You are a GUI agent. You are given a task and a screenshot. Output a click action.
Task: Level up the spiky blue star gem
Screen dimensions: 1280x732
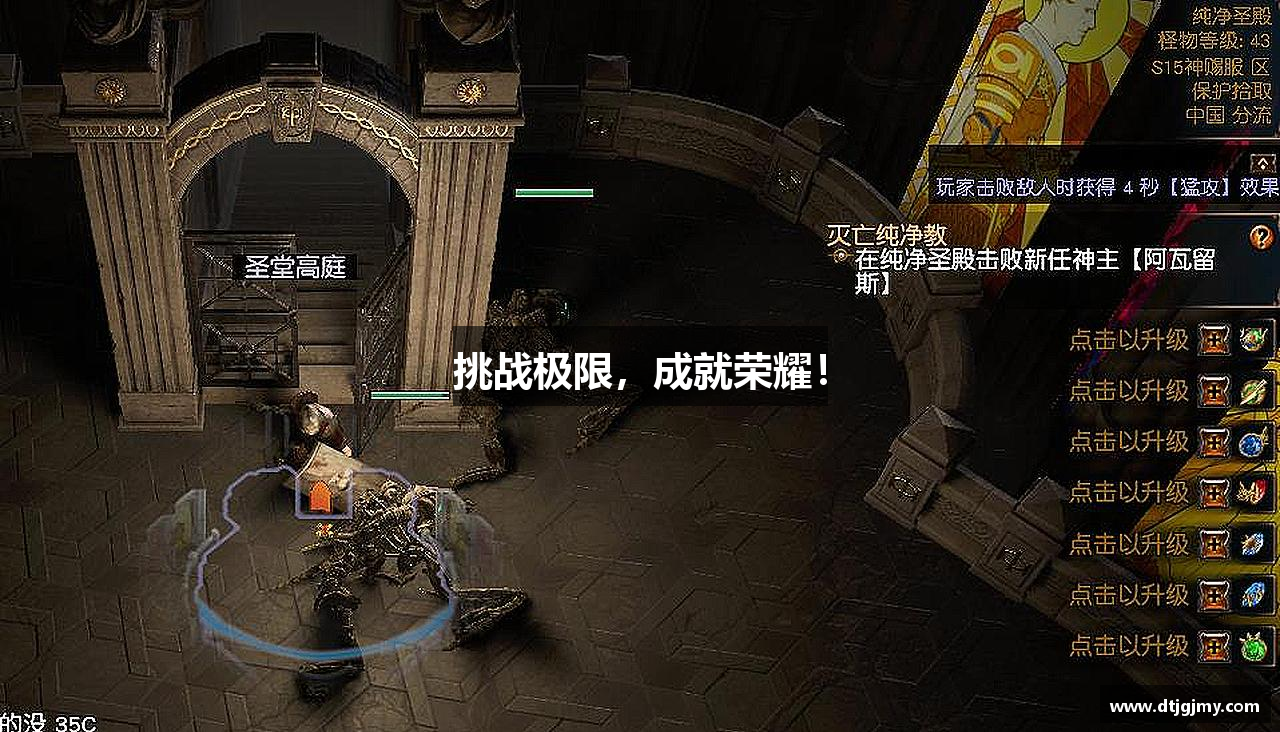pos(1253,544)
